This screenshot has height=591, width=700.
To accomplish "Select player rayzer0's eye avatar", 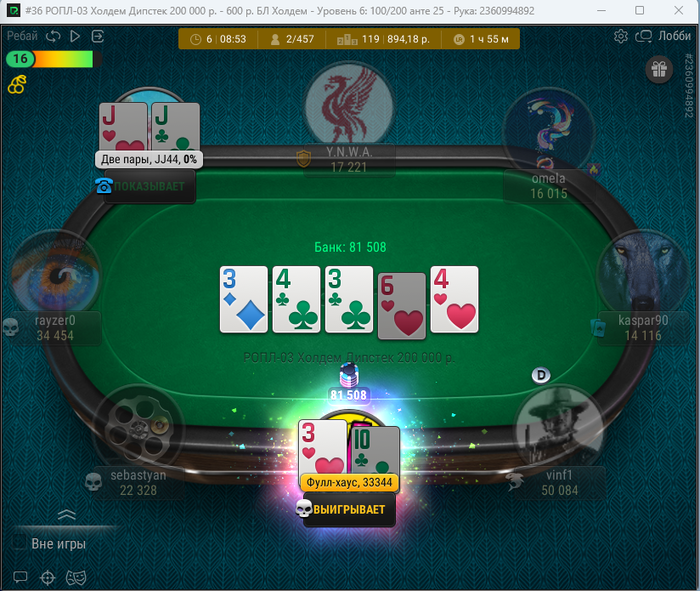I will tap(55, 273).
